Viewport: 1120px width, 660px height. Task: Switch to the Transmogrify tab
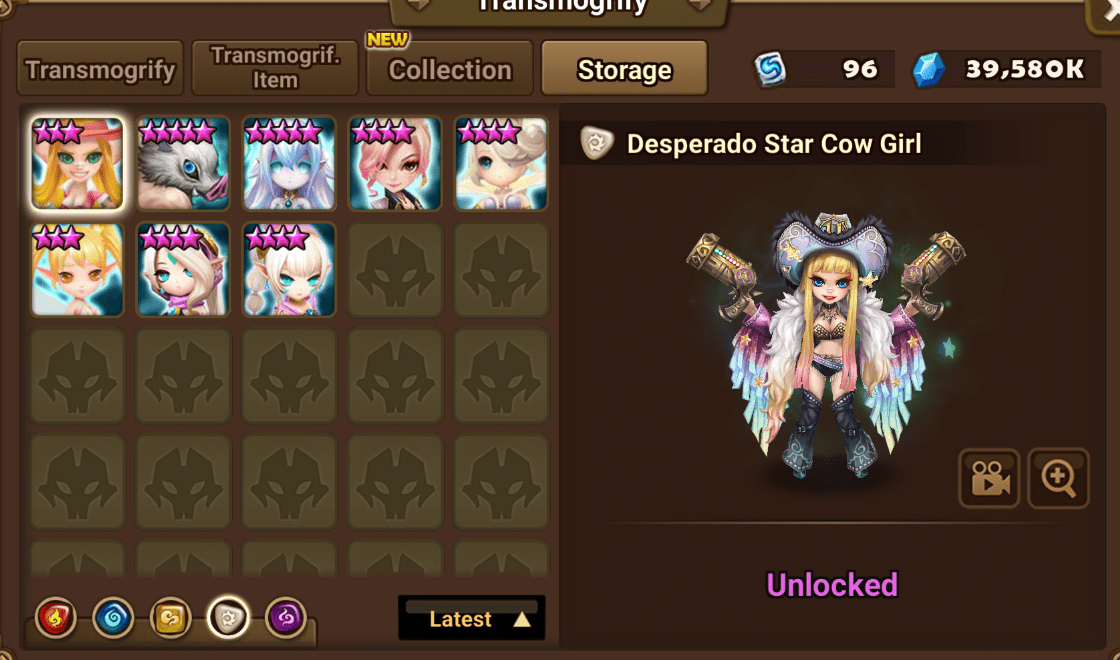point(100,69)
